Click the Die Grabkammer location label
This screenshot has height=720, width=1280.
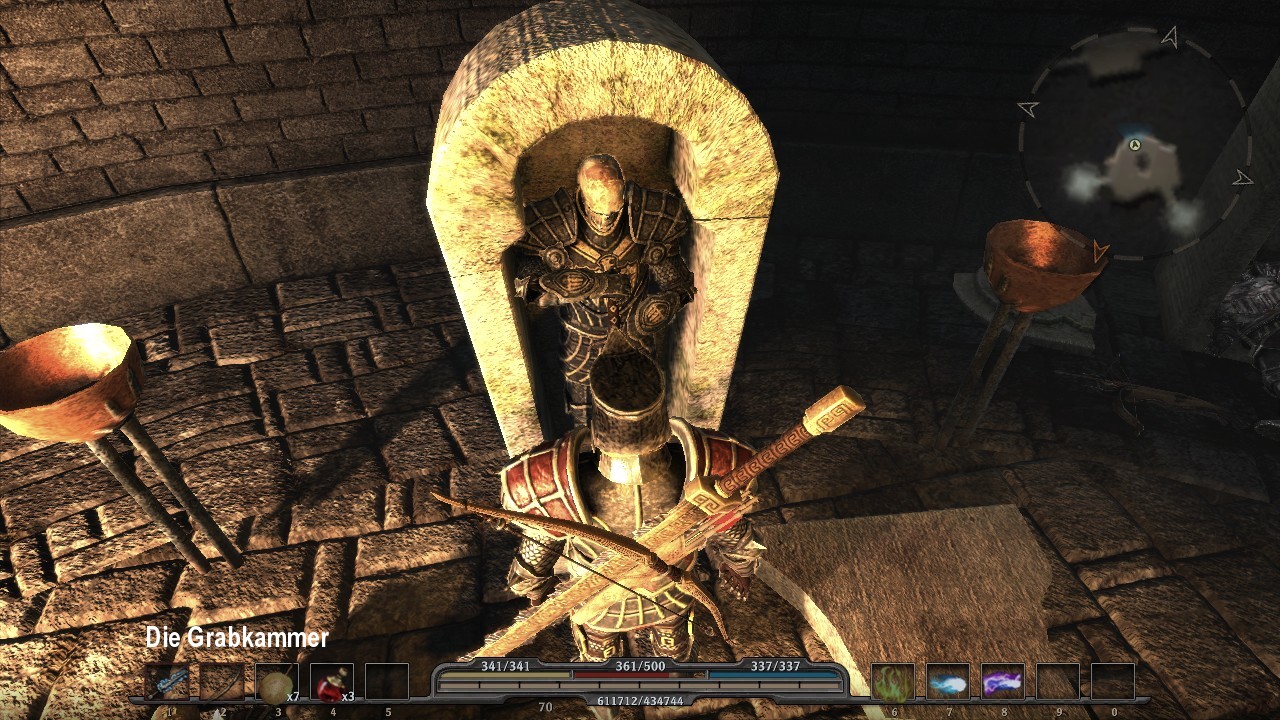[237, 636]
